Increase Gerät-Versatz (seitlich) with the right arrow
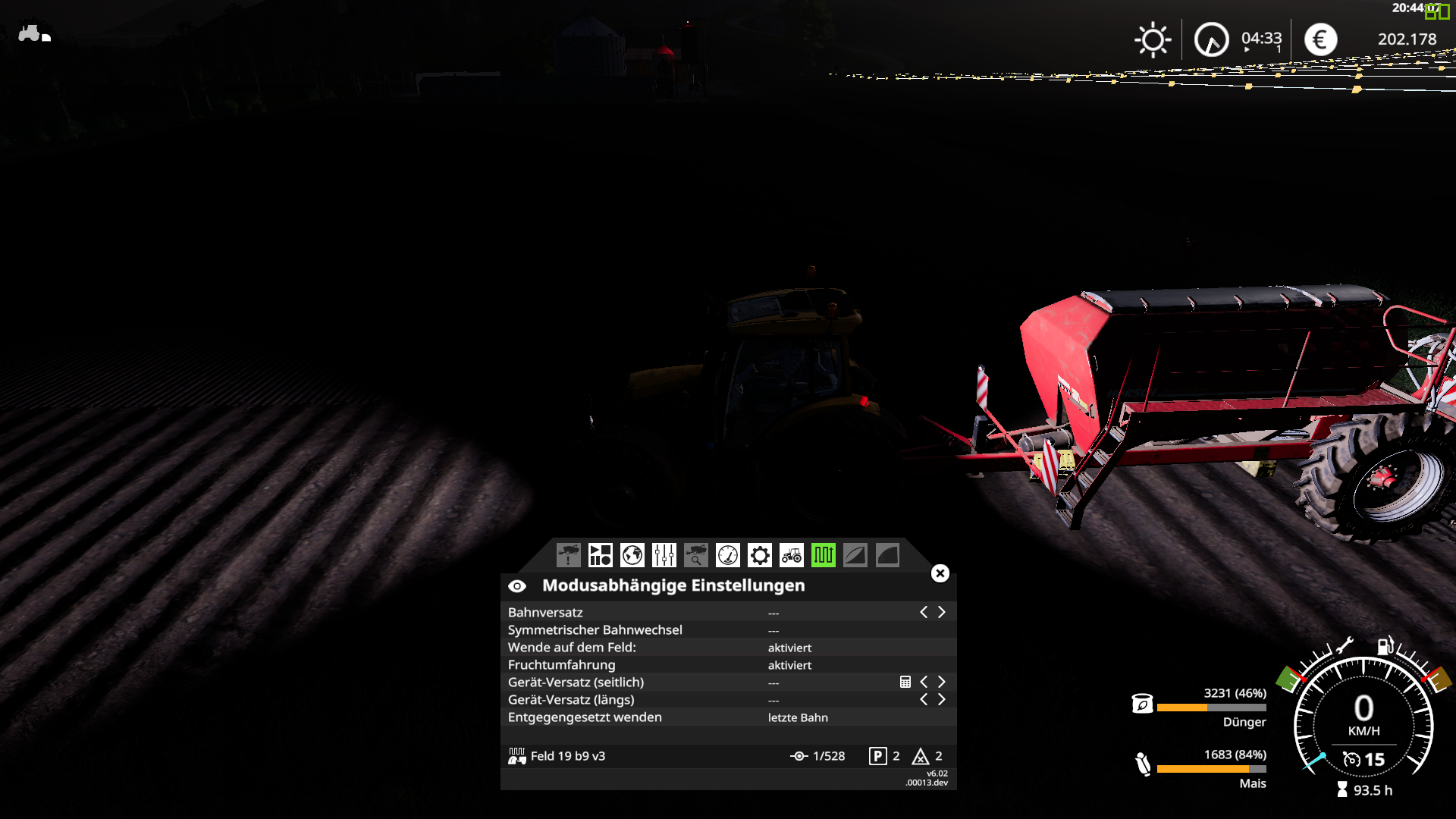 coord(942,682)
